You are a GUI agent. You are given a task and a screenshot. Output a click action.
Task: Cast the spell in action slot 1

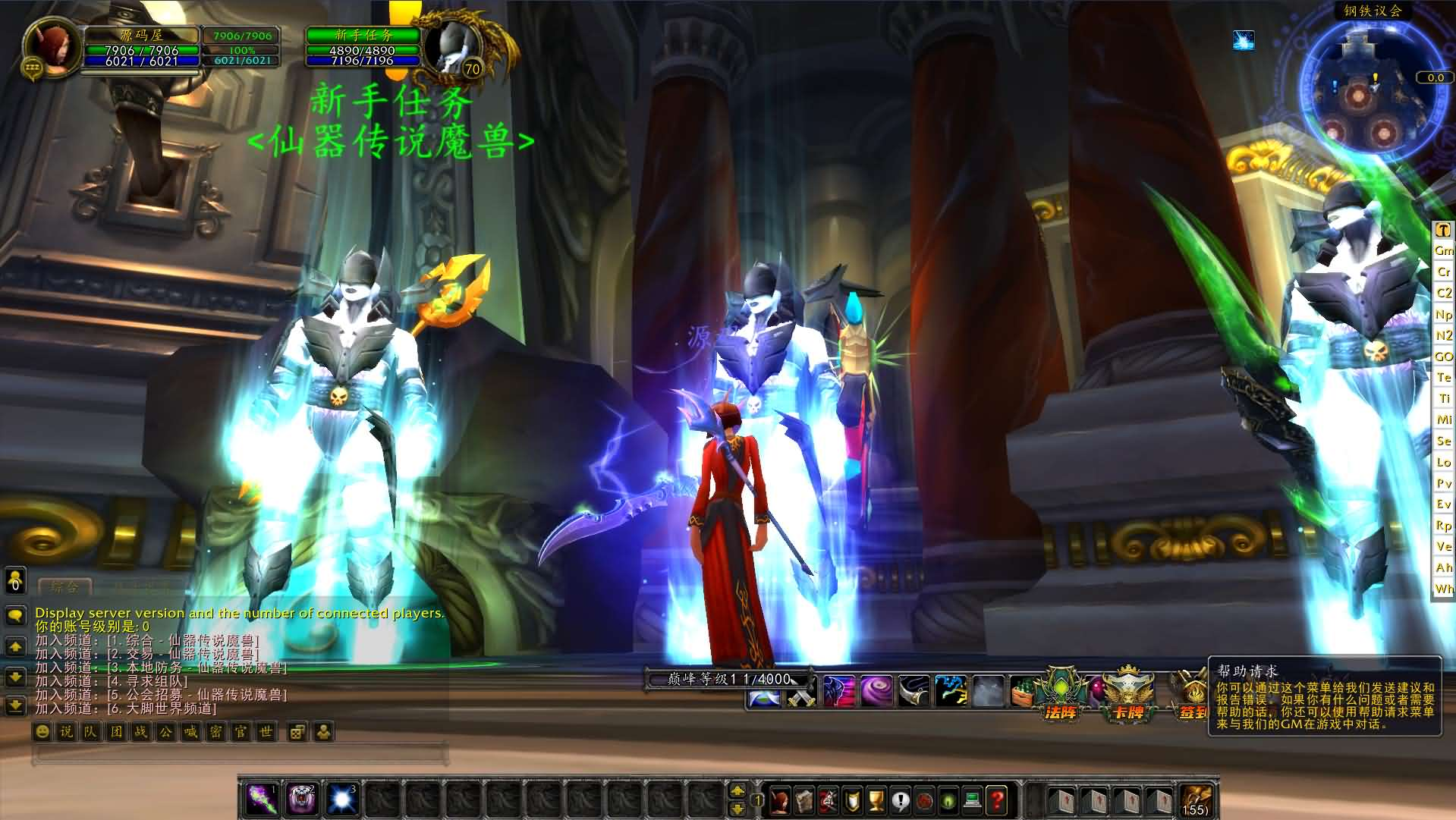click(x=261, y=800)
